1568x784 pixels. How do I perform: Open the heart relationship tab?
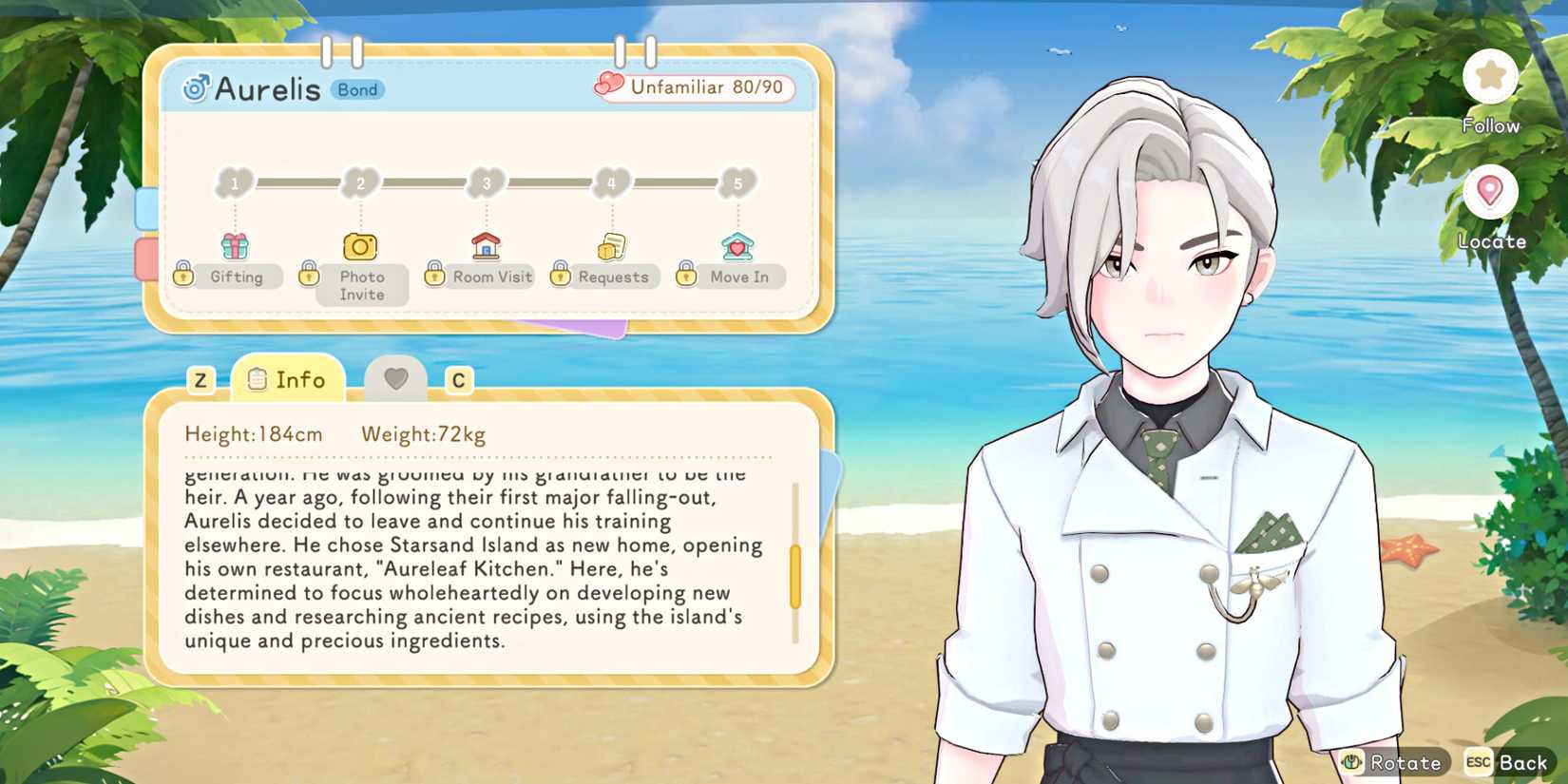[x=396, y=377]
